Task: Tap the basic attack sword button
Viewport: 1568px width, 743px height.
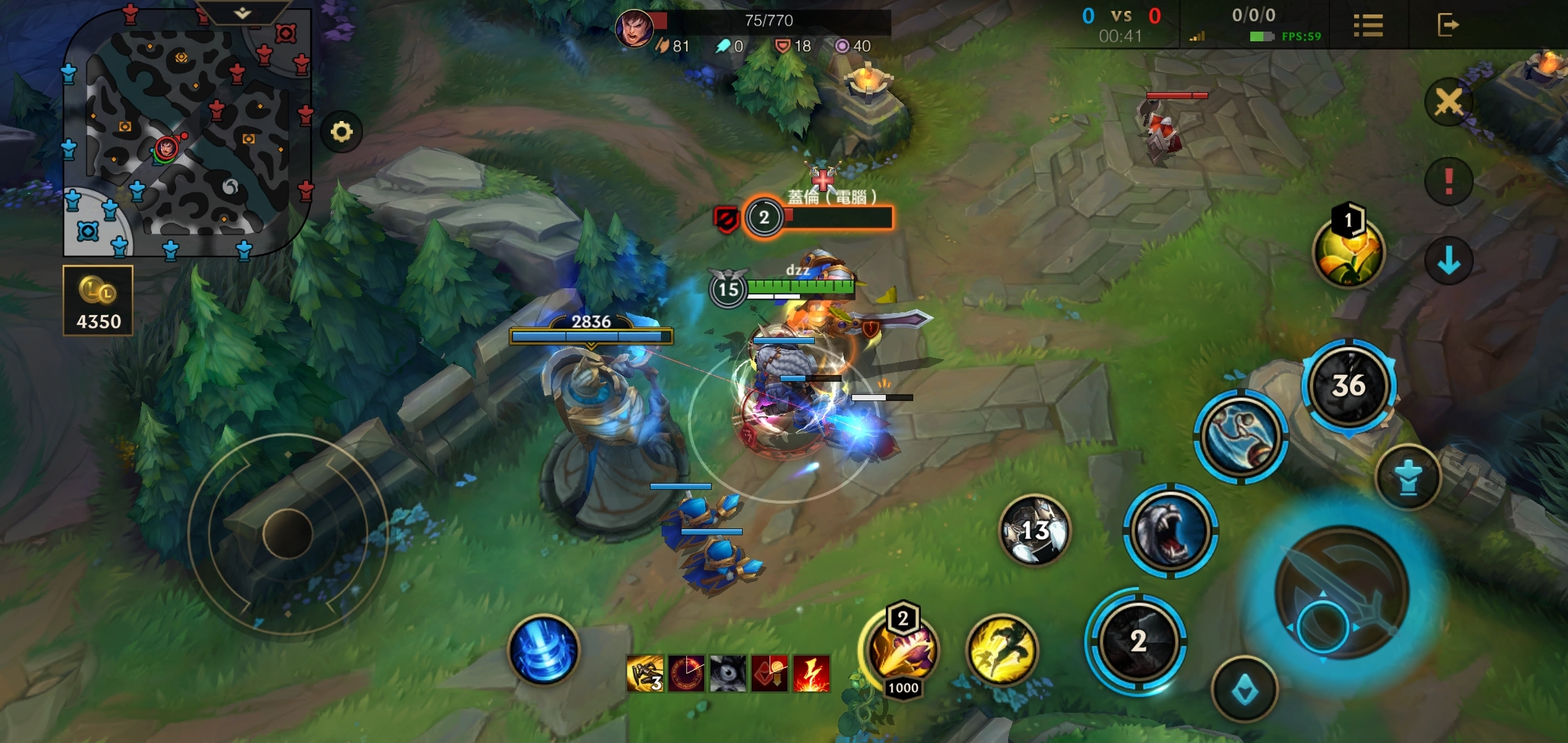Action: point(1341,592)
